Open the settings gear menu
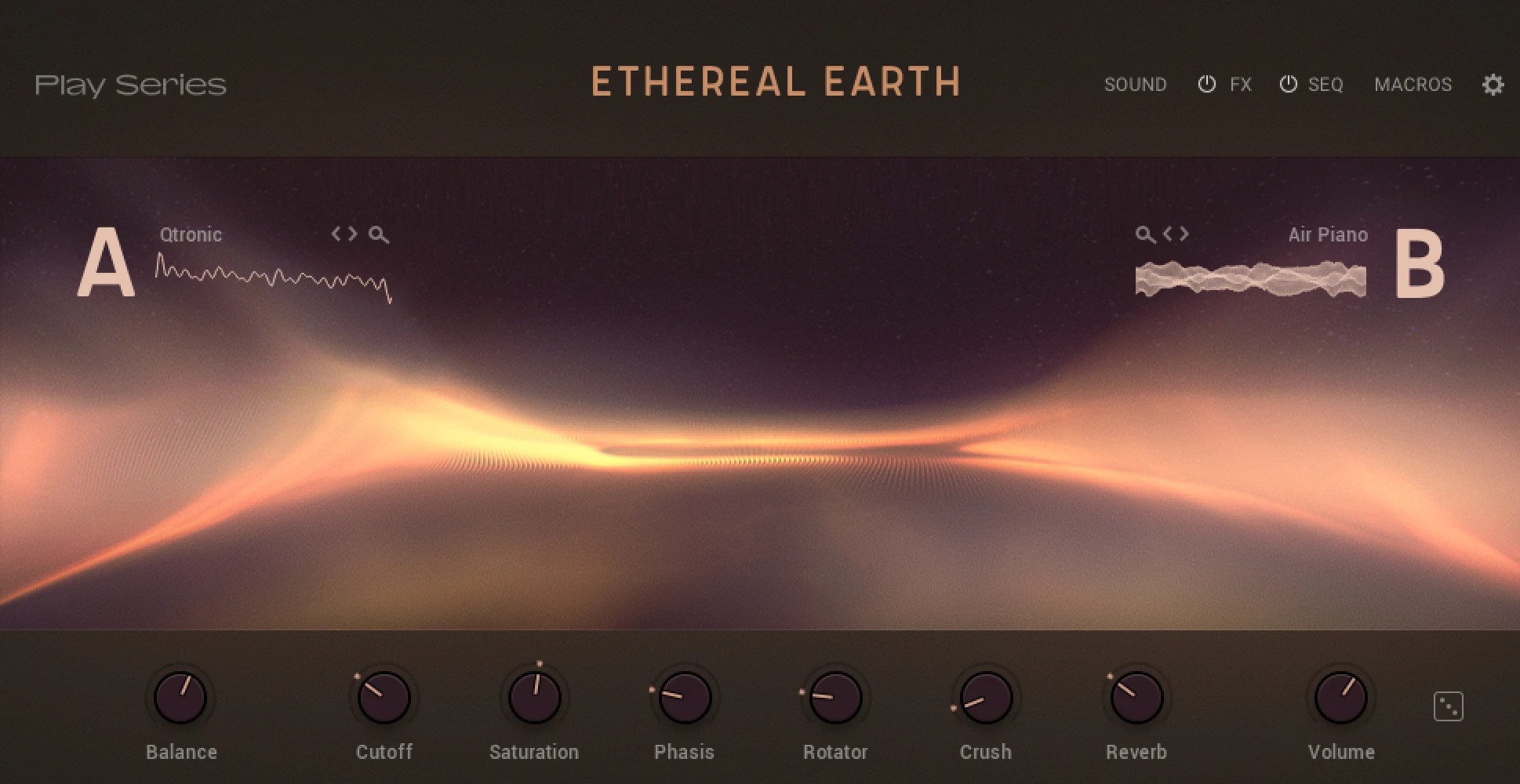Viewport: 1520px width, 784px height. coord(1494,84)
